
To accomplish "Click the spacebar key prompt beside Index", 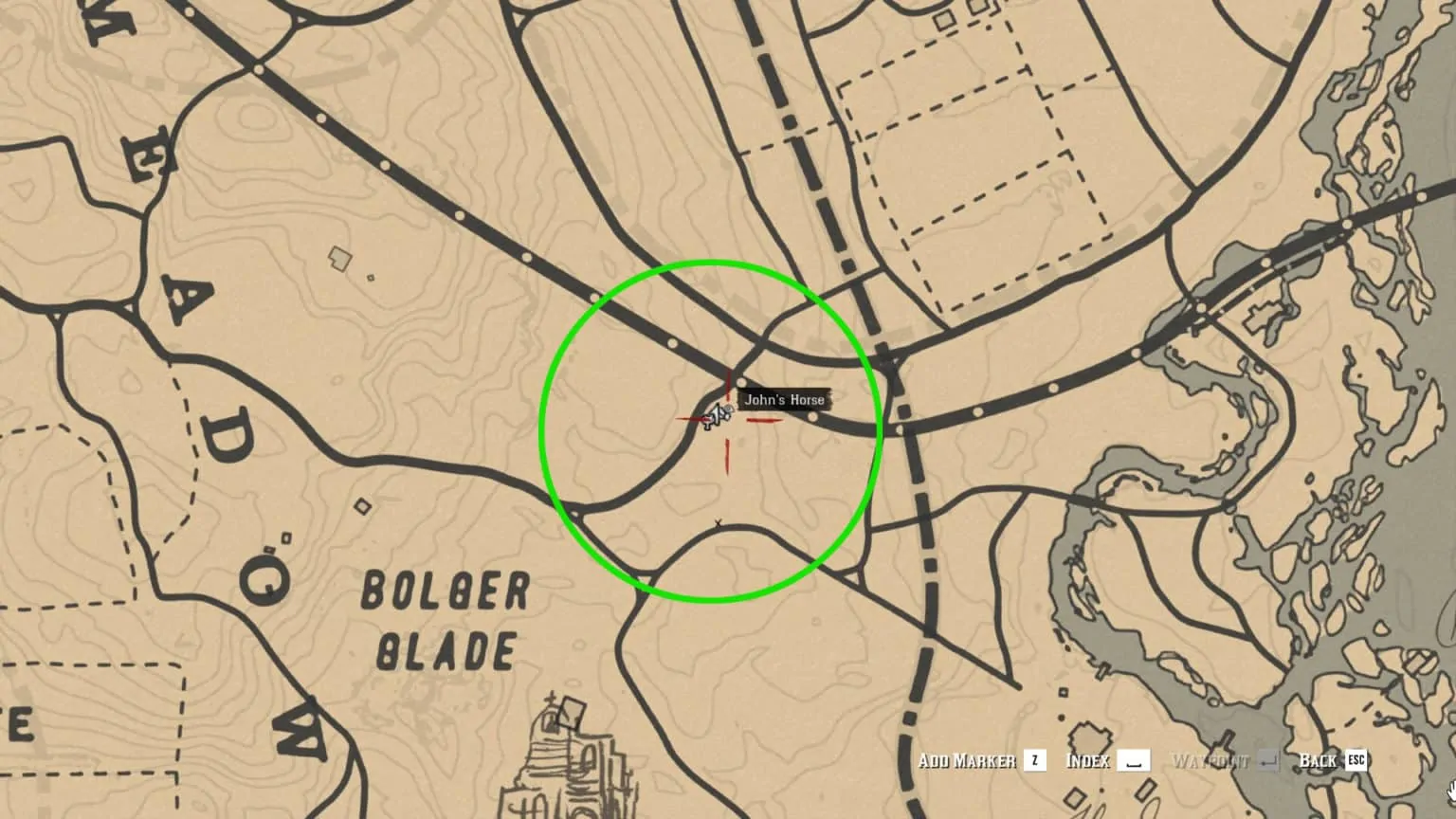I will pyautogui.click(x=1136, y=760).
